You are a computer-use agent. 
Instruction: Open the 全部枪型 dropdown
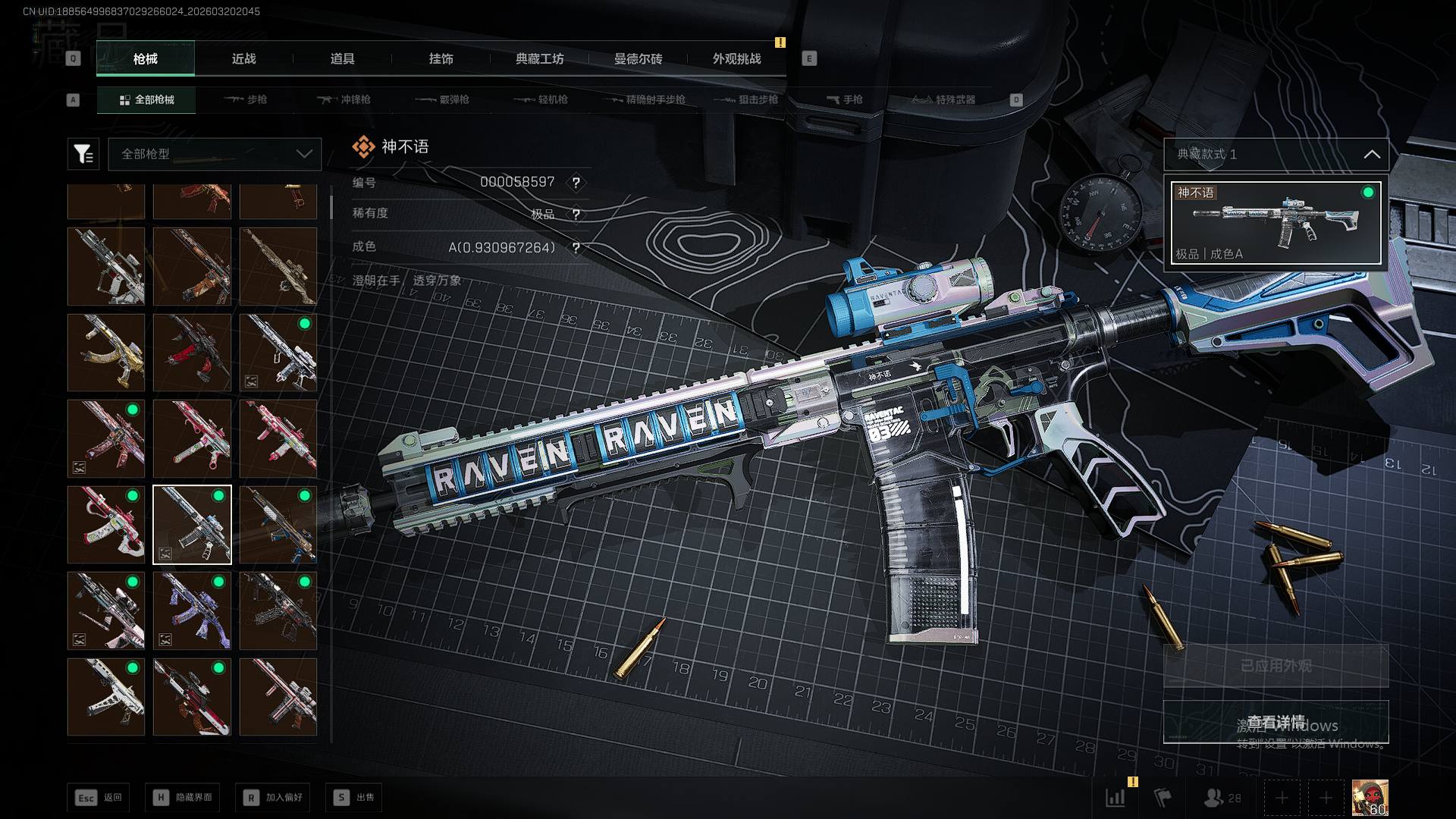pyautogui.click(x=215, y=154)
